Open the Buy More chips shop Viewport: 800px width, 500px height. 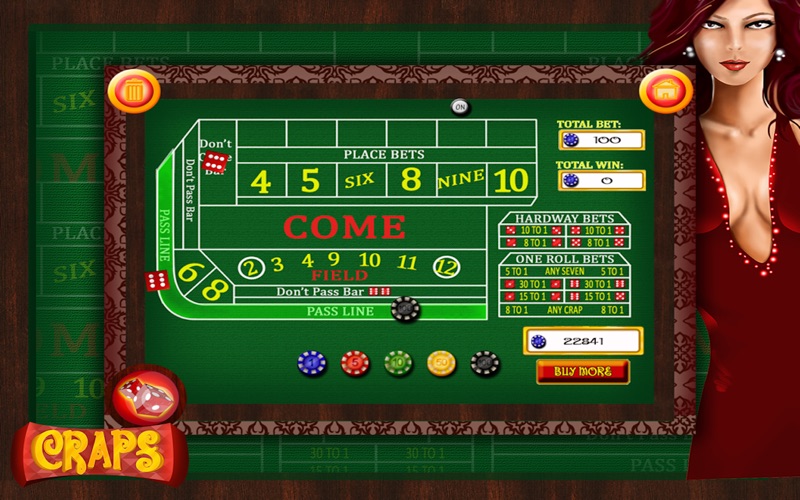pyautogui.click(x=582, y=372)
